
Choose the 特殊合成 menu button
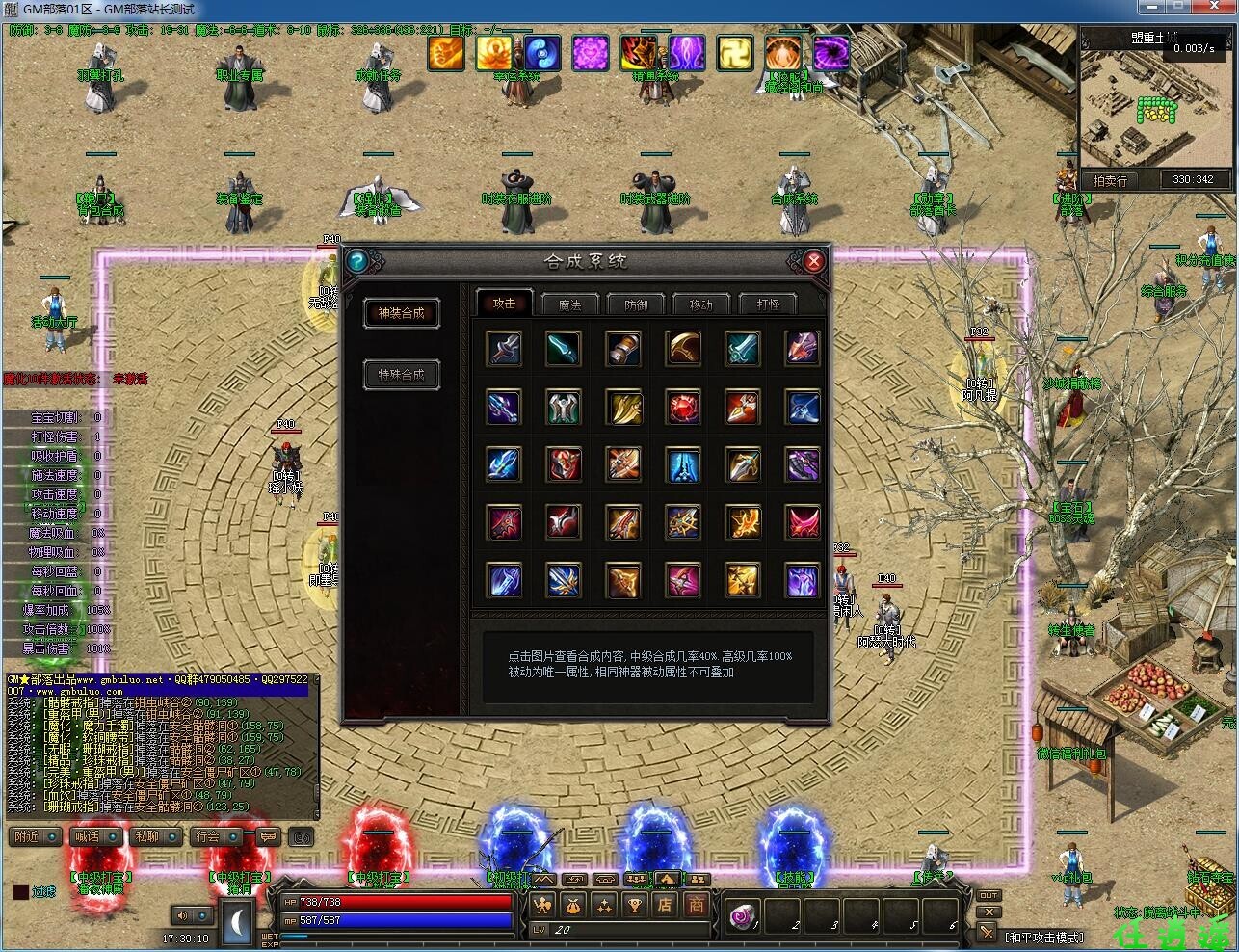[401, 375]
